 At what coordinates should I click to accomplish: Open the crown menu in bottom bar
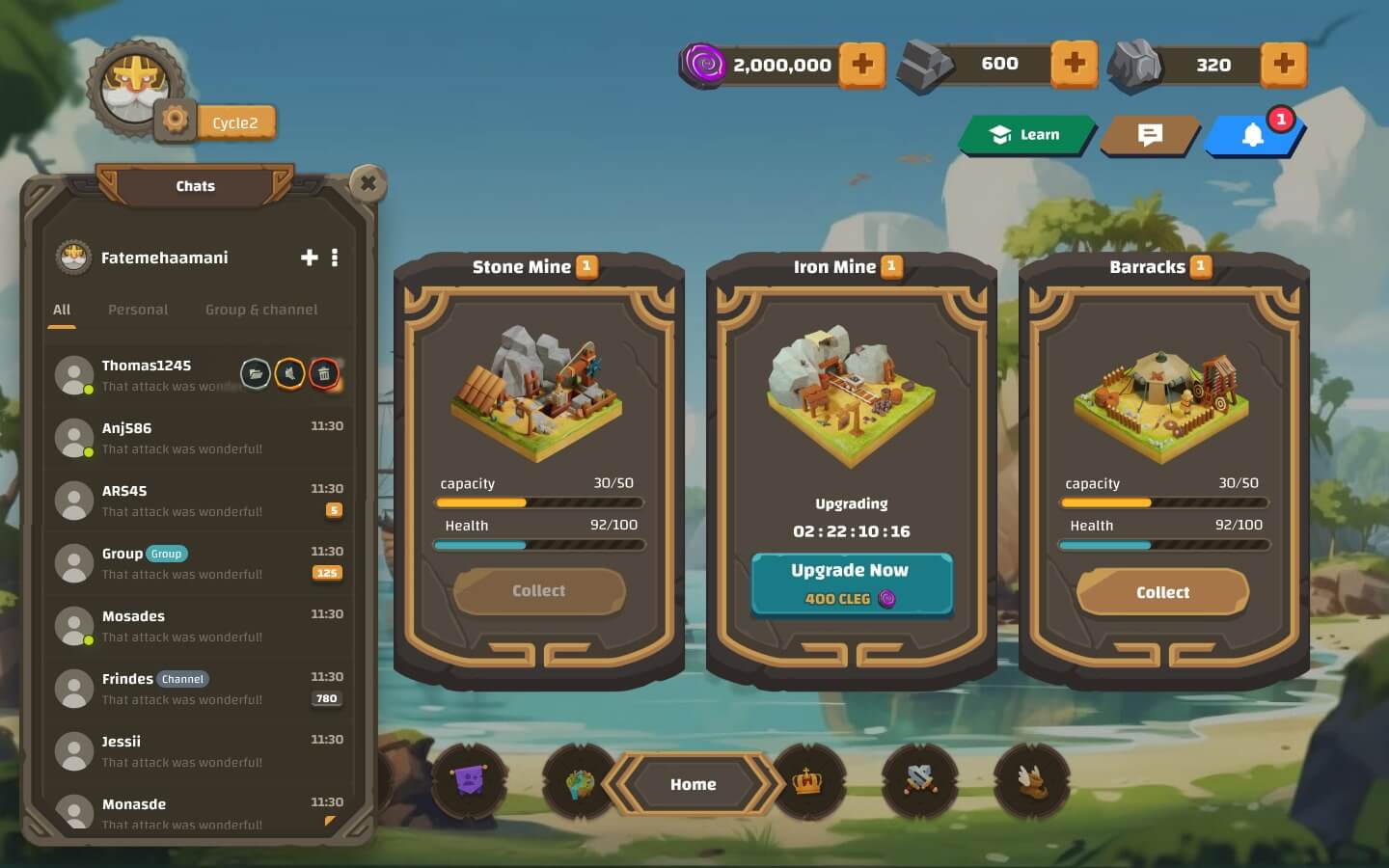point(807,781)
